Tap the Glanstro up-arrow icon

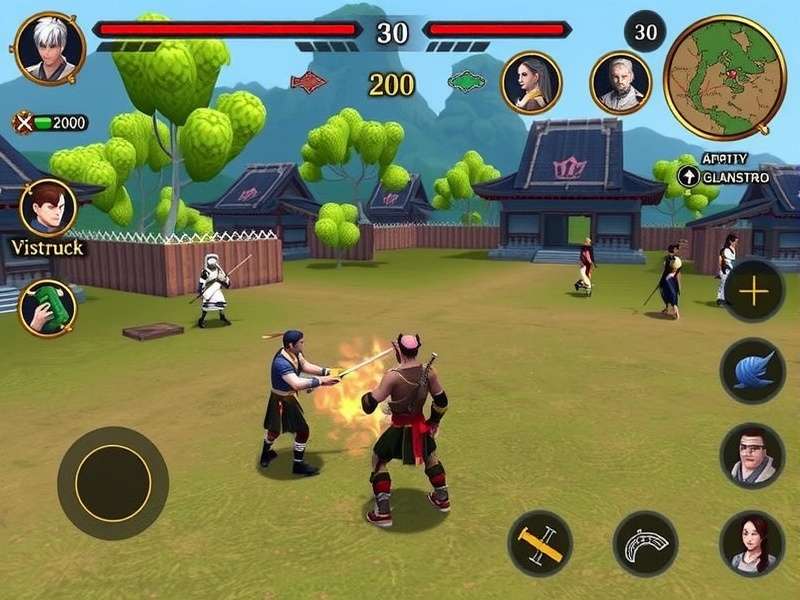[x=688, y=177]
